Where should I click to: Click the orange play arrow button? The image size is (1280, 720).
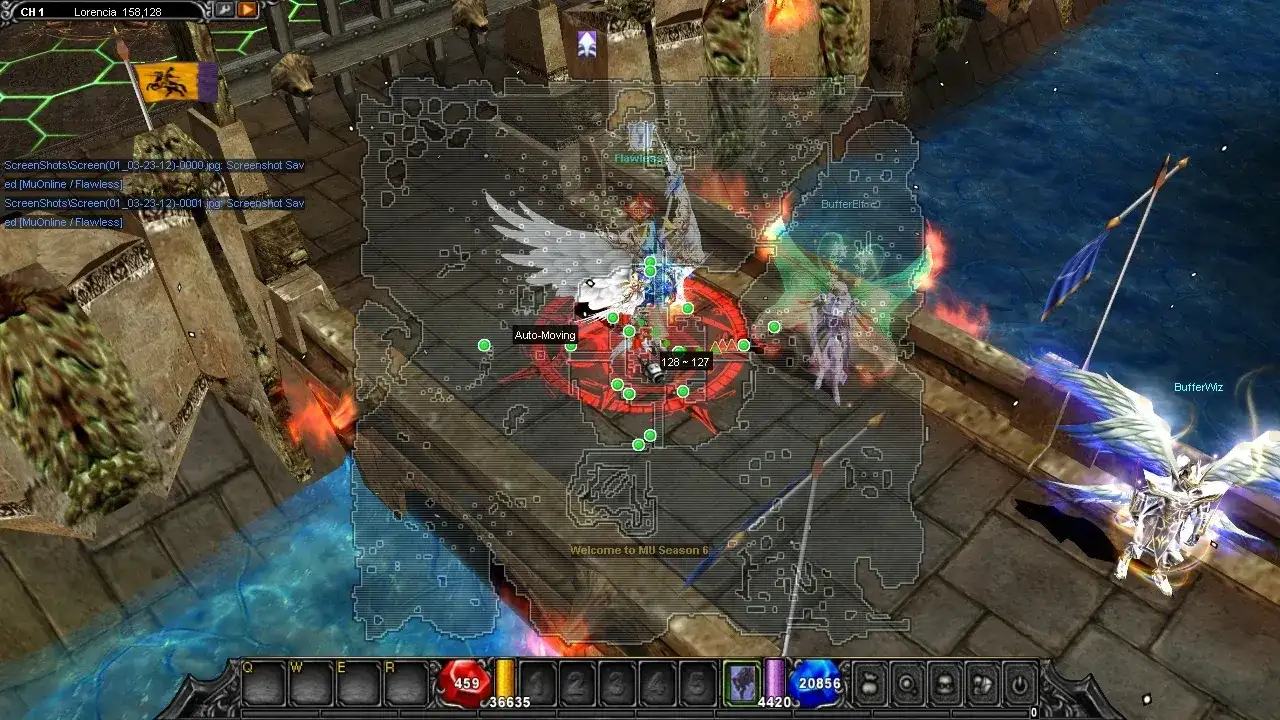point(246,10)
